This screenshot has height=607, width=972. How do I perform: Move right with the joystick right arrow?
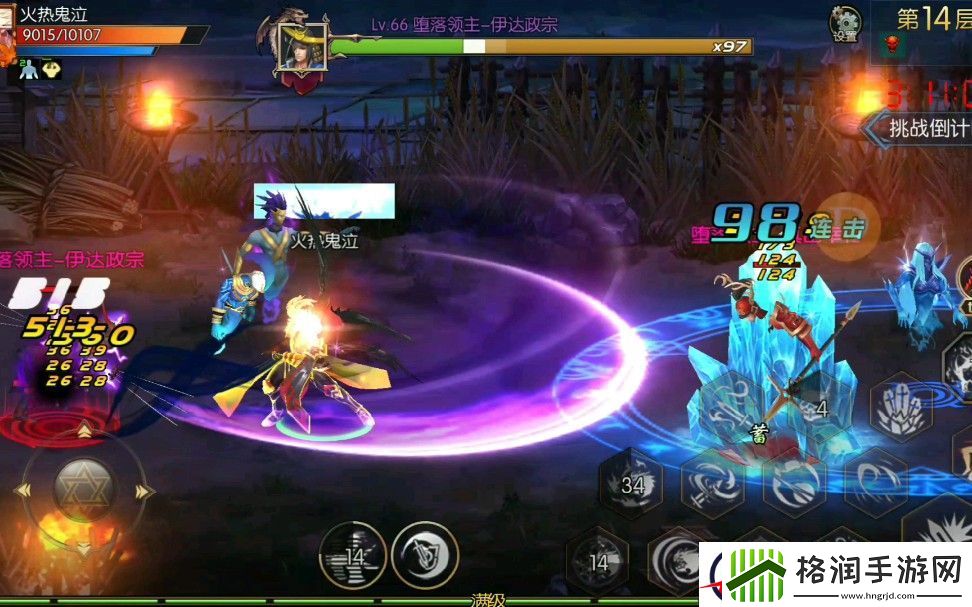(145, 492)
